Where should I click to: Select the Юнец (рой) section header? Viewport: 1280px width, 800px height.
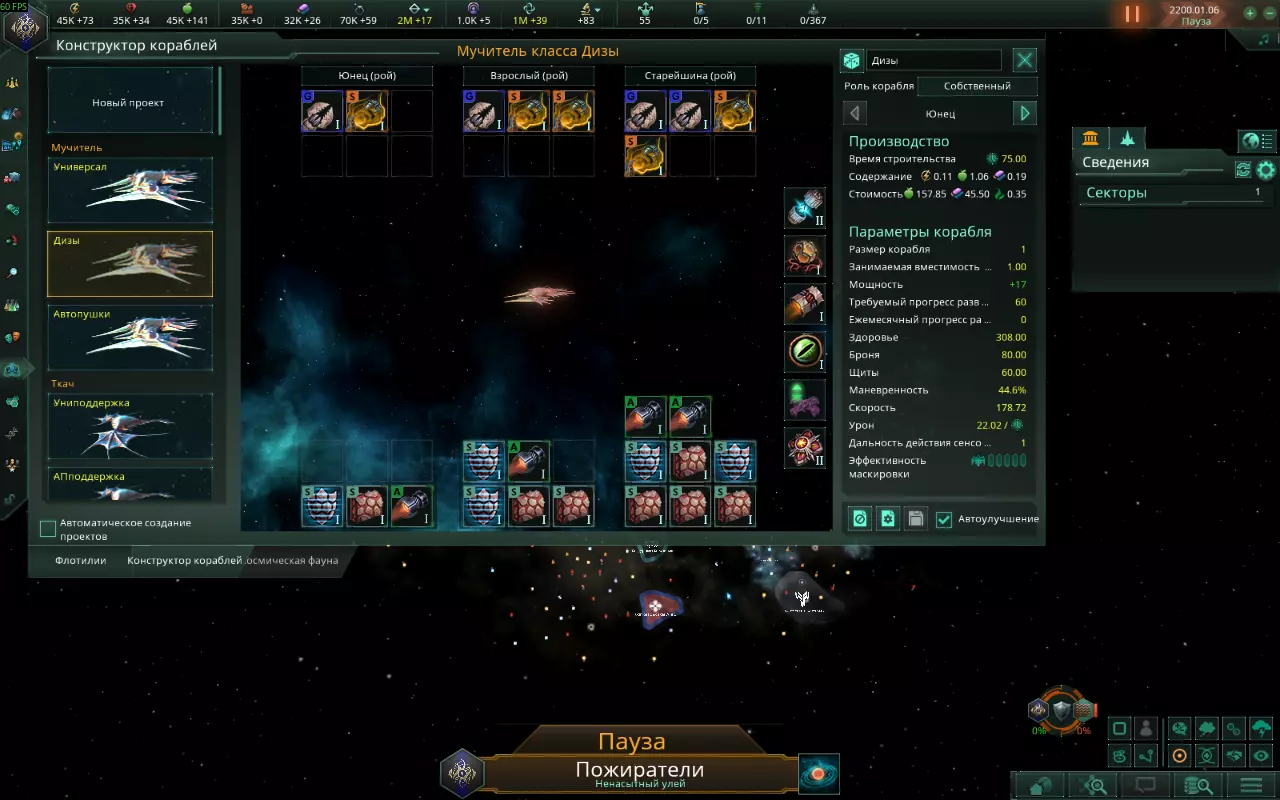coord(367,76)
